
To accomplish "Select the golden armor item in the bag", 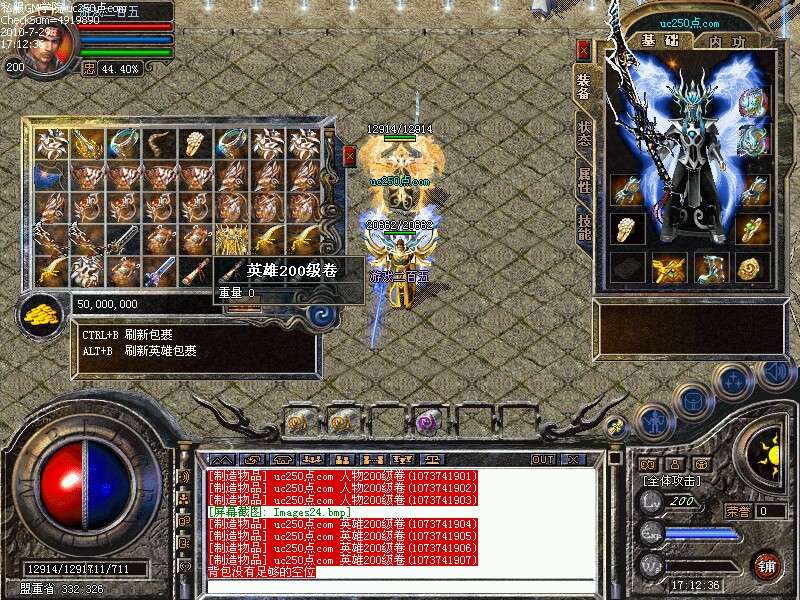I will pos(232,240).
